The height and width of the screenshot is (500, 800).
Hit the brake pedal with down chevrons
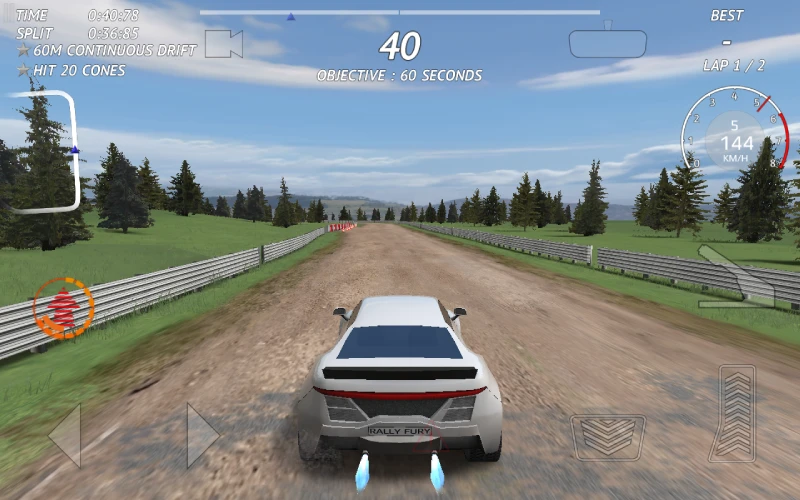click(x=608, y=437)
